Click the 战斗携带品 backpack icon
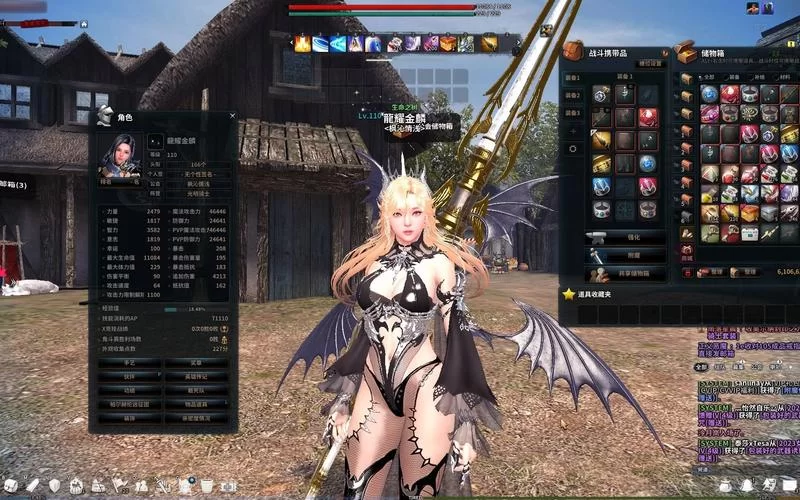Image resolution: width=800 pixels, height=500 pixels. coord(572,51)
